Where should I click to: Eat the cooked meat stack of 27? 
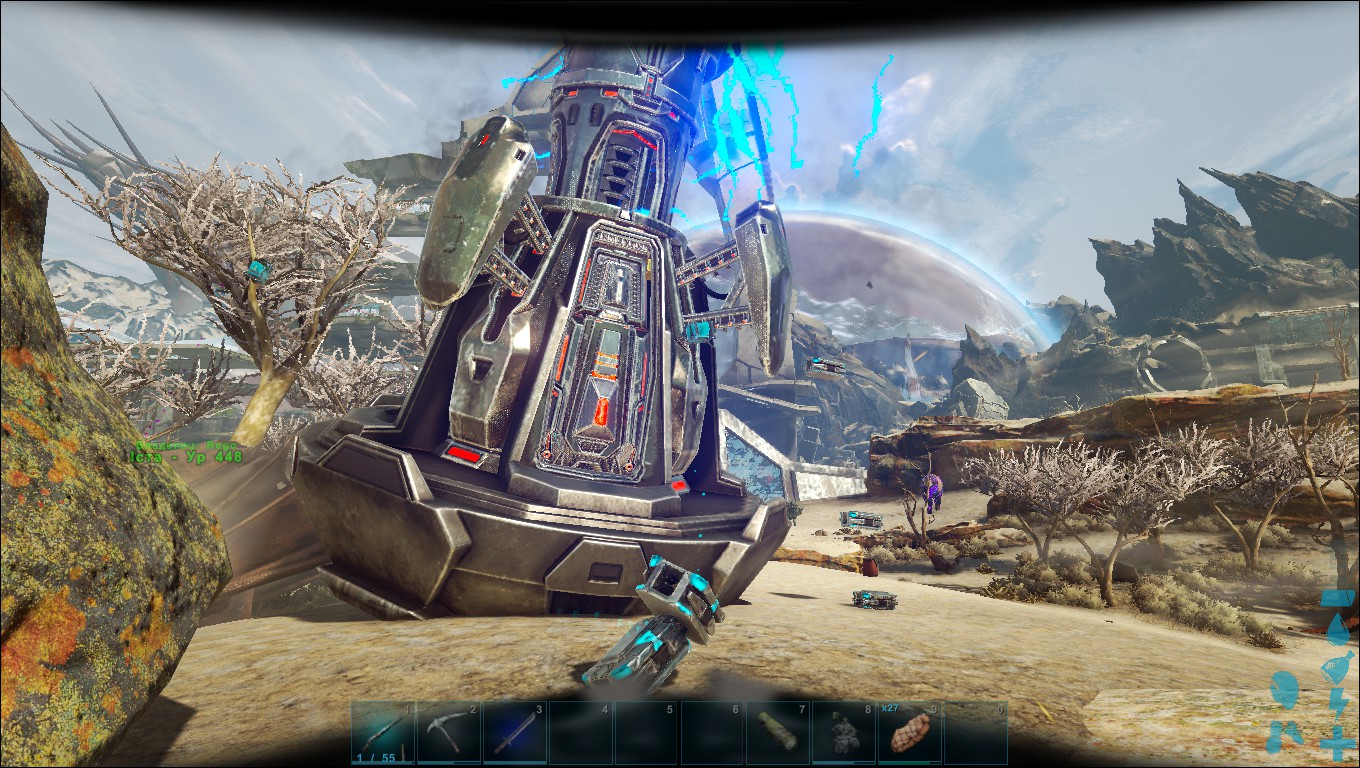[909, 731]
